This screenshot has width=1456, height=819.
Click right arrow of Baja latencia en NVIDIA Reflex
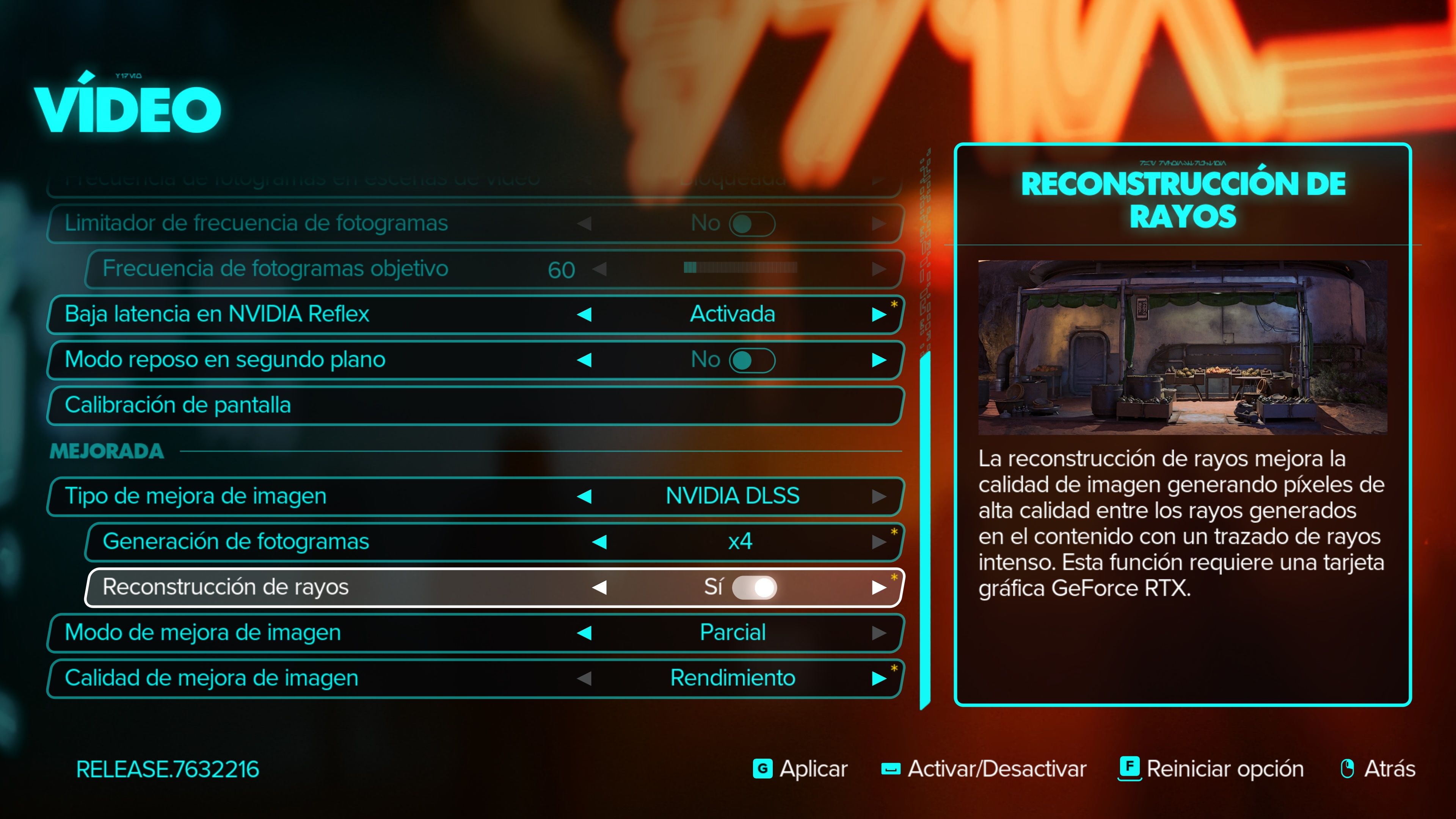pyautogui.click(x=879, y=314)
